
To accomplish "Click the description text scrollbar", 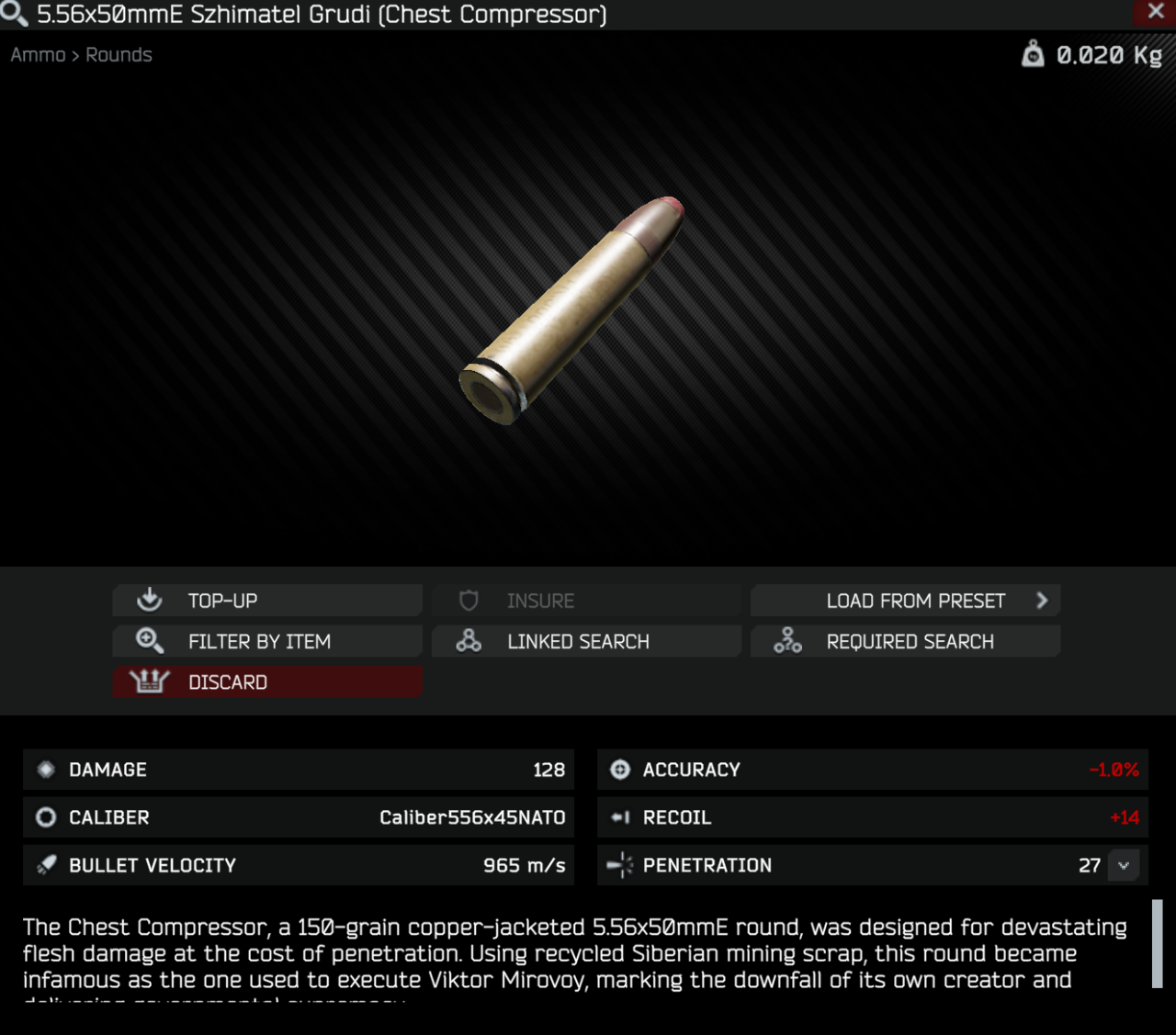I will click(1157, 943).
